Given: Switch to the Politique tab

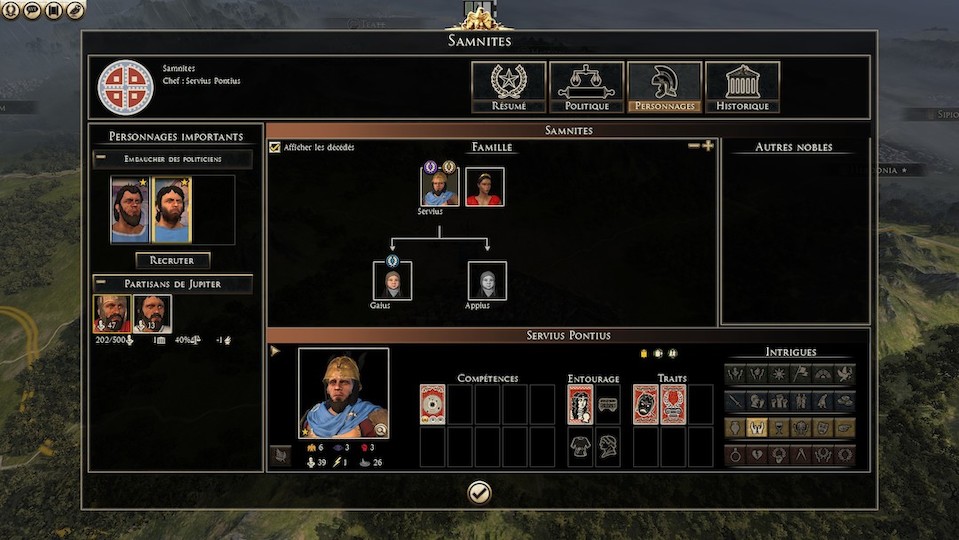Looking at the screenshot, I should pyautogui.click(x=585, y=87).
